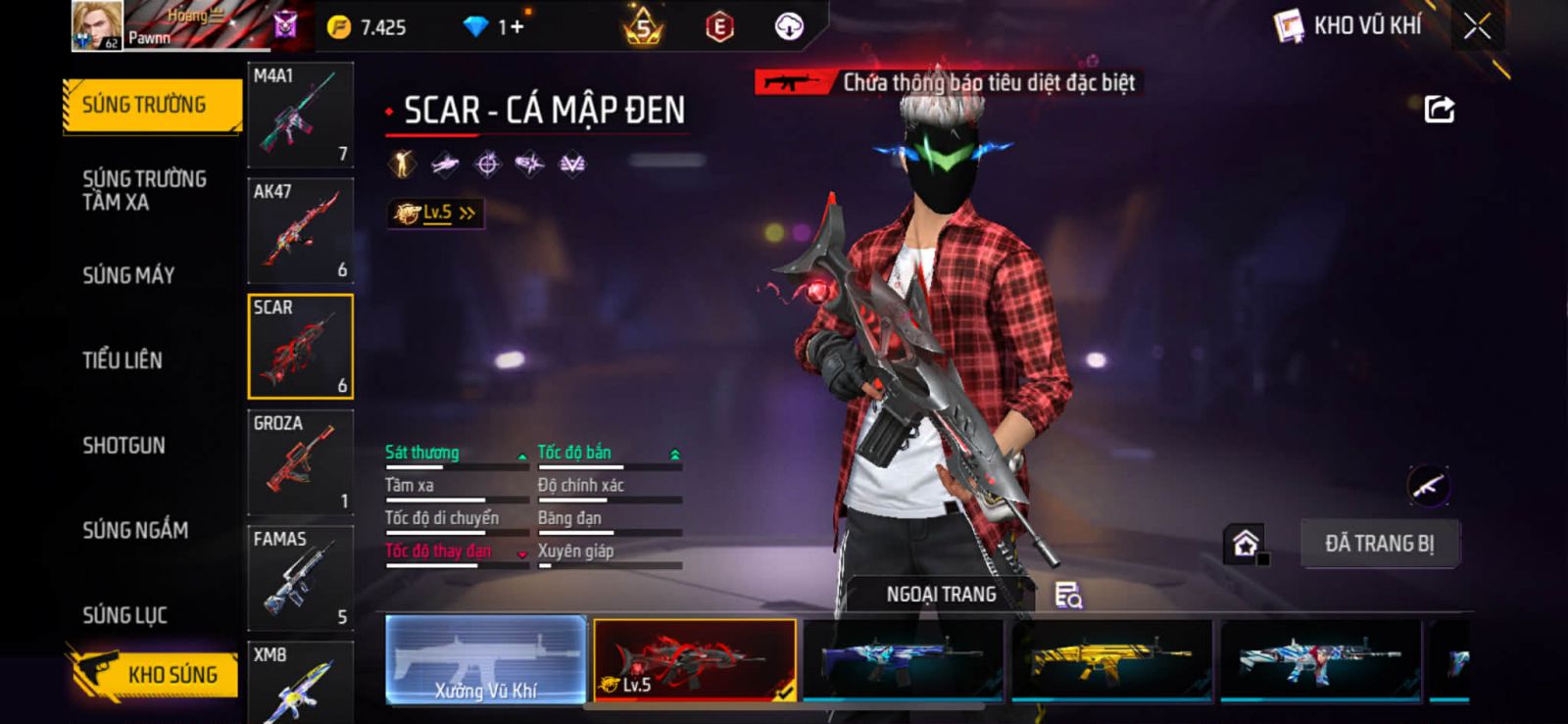Select the yellow SCAR skin thumbnail

click(1111, 659)
